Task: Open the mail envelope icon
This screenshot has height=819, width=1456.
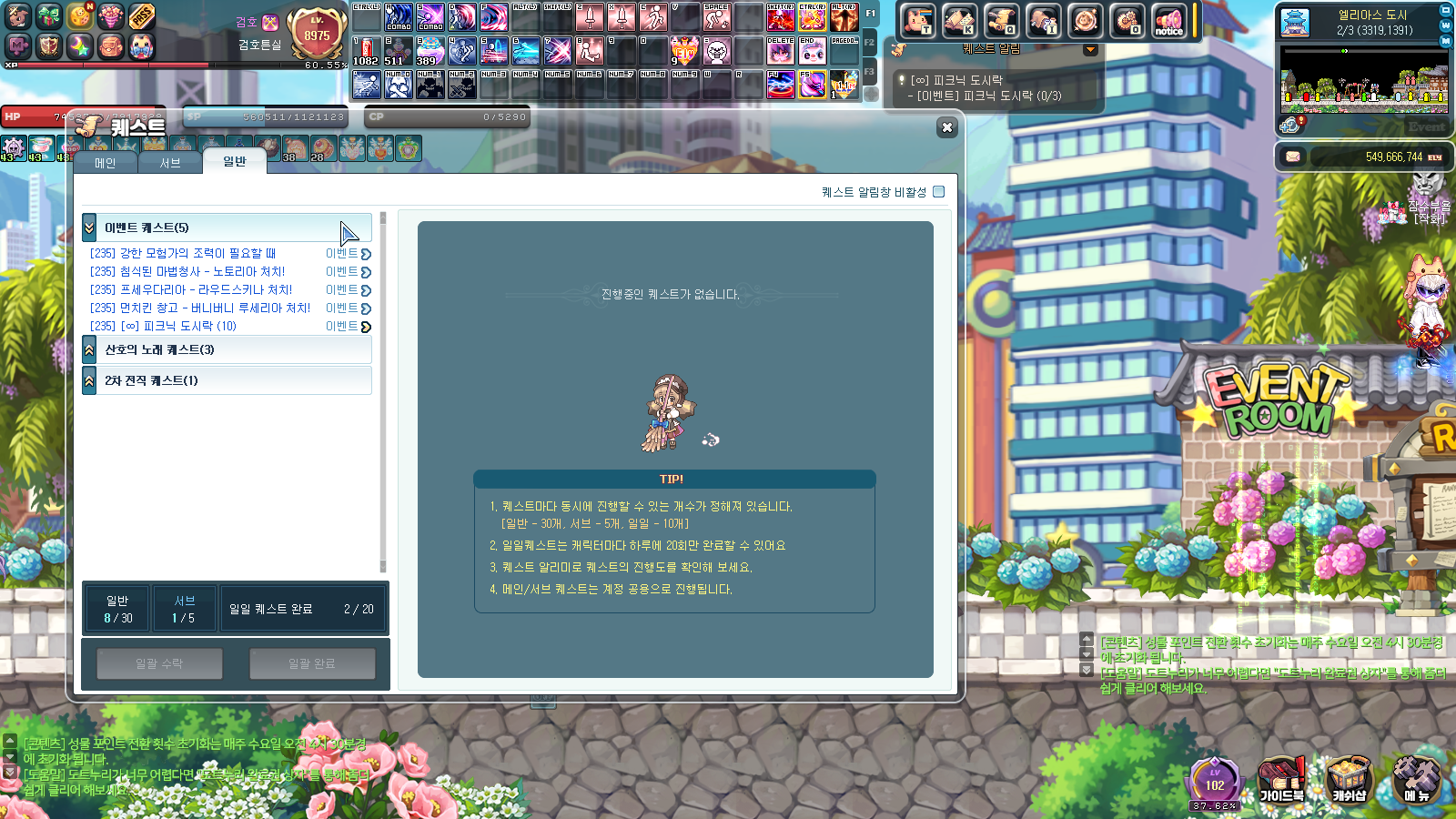Action: coord(1292,157)
